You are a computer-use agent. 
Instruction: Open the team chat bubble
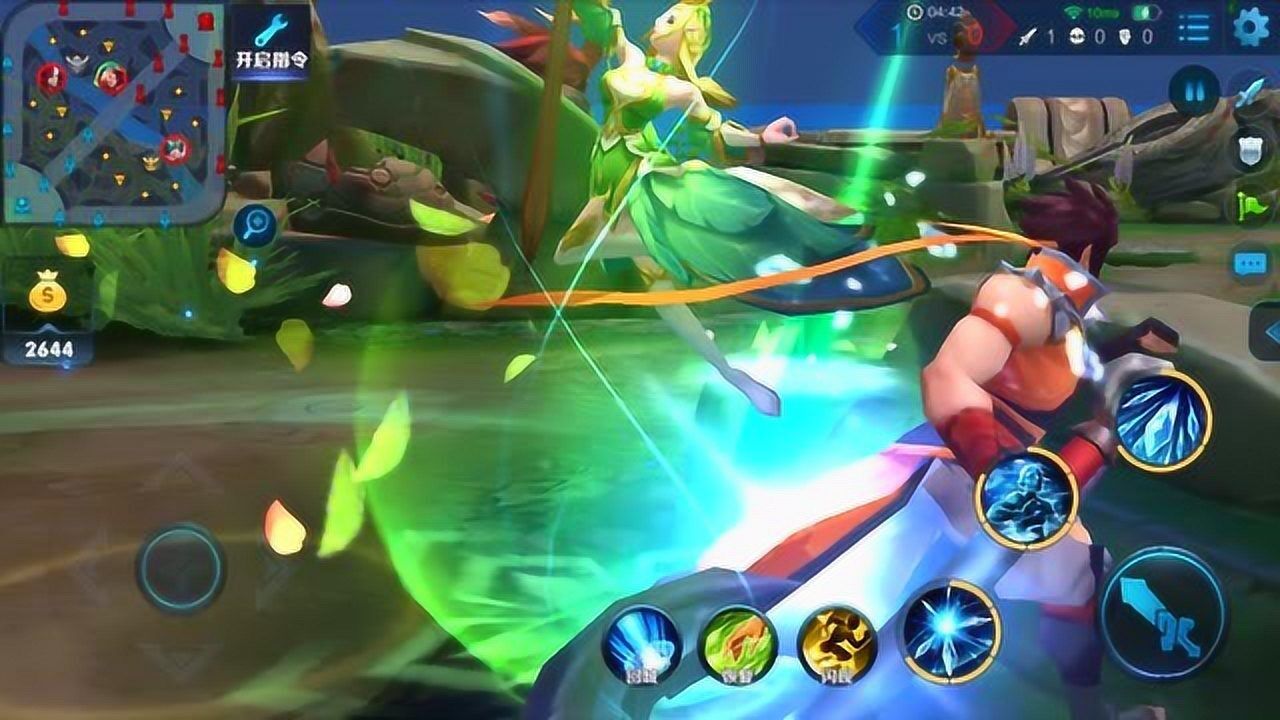point(1249,262)
